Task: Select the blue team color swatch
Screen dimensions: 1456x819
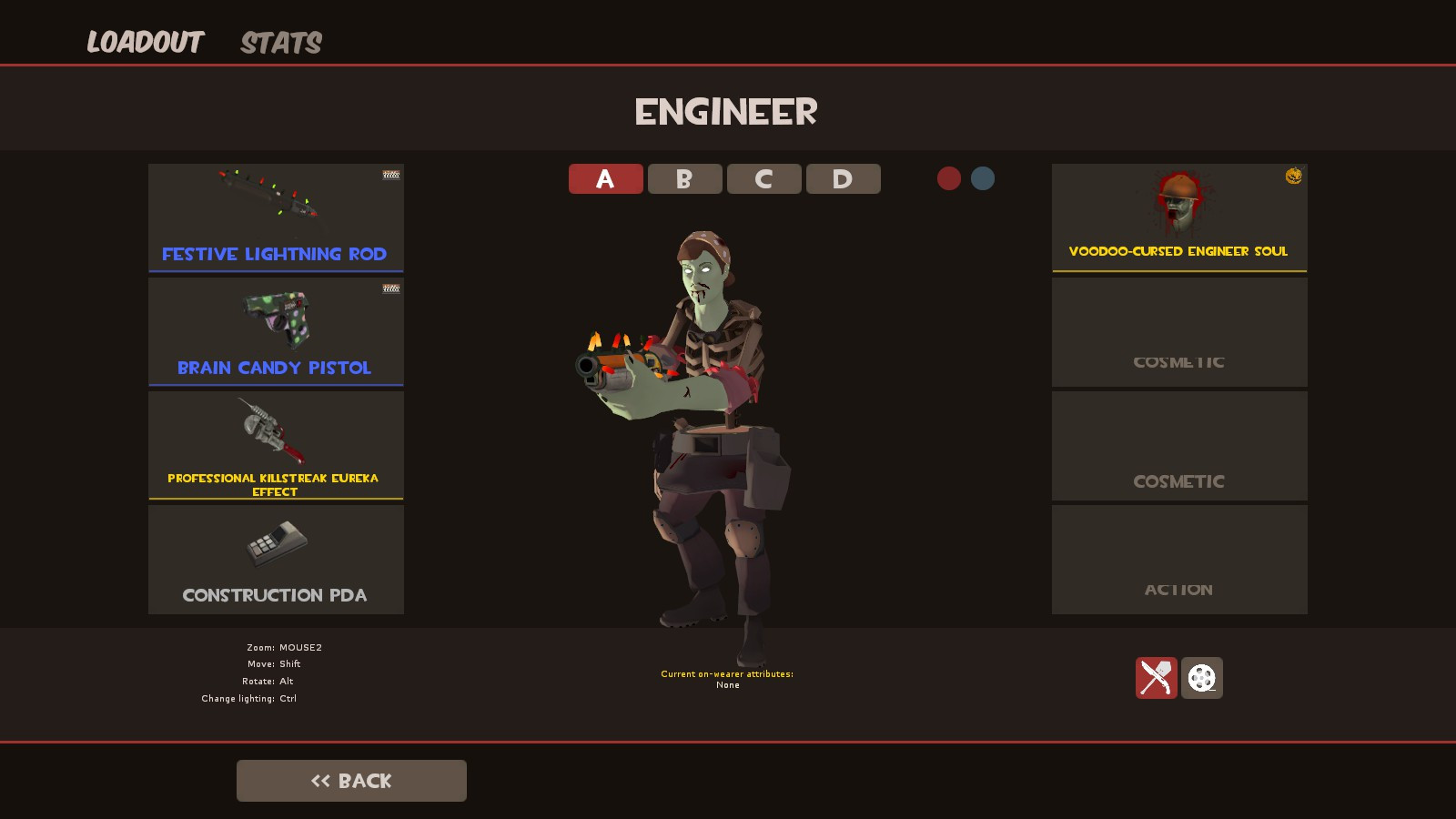Action: (983, 178)
